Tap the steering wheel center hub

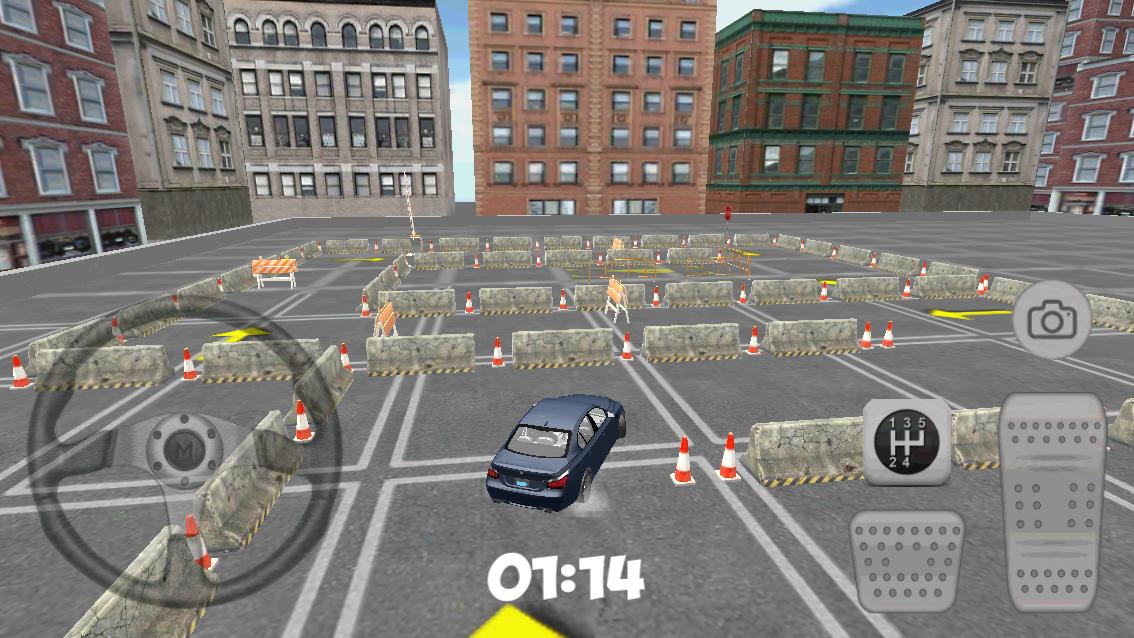(184, 446)
